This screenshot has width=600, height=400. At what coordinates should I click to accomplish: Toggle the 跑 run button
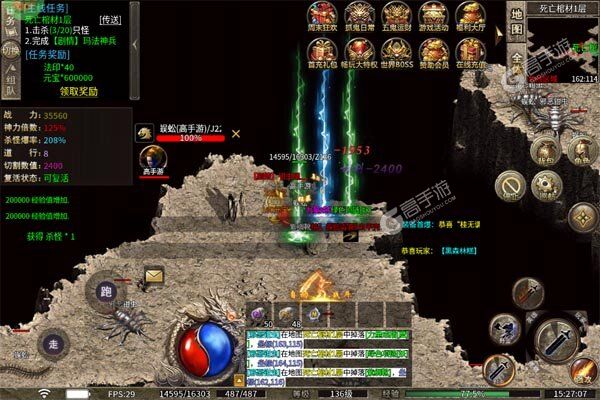tap(107, 291)
